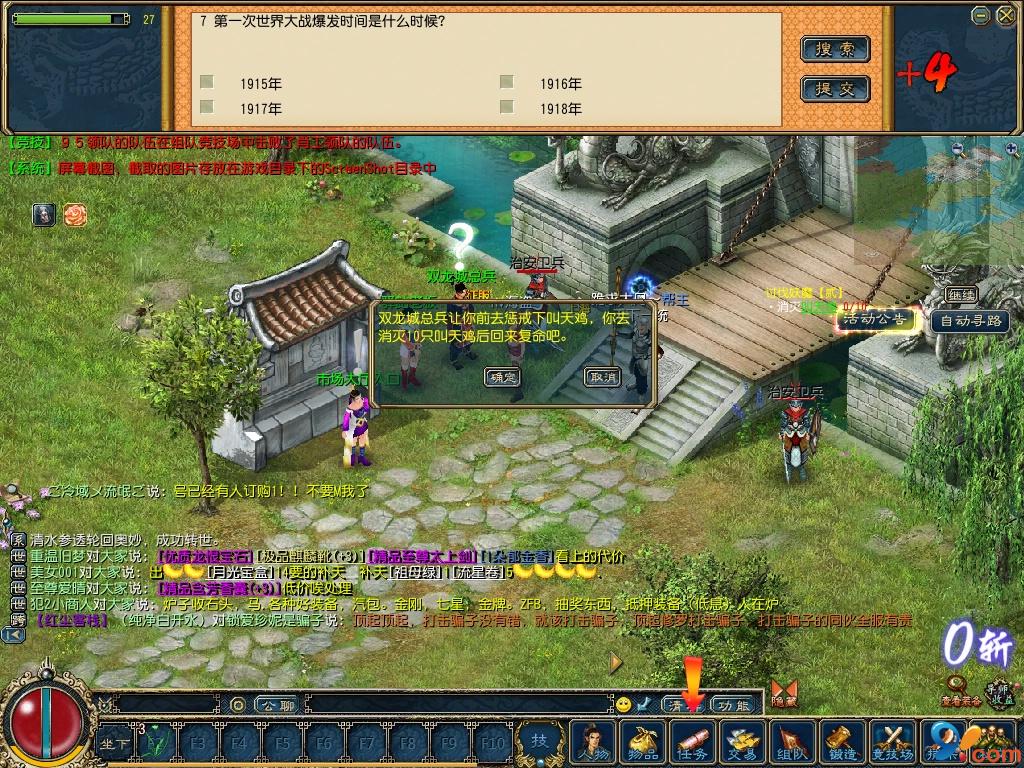This screenshot has height=768, width=1024.
Task: Submit the quiz answer with 提交
Action: click(x=835, y=89)
